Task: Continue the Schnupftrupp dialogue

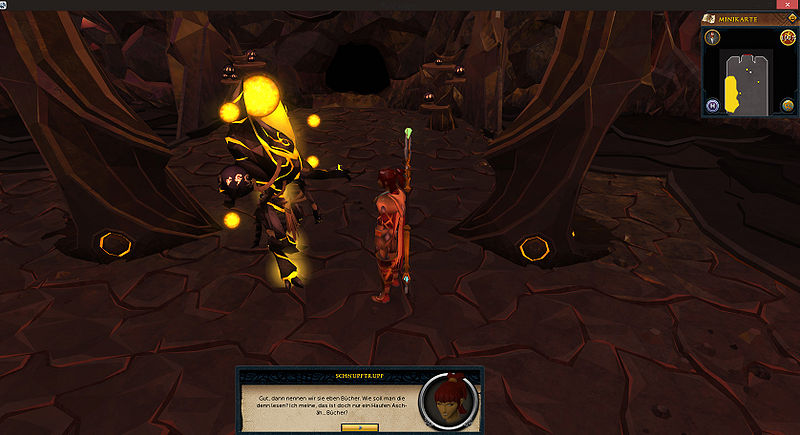Action: [359, 427]
